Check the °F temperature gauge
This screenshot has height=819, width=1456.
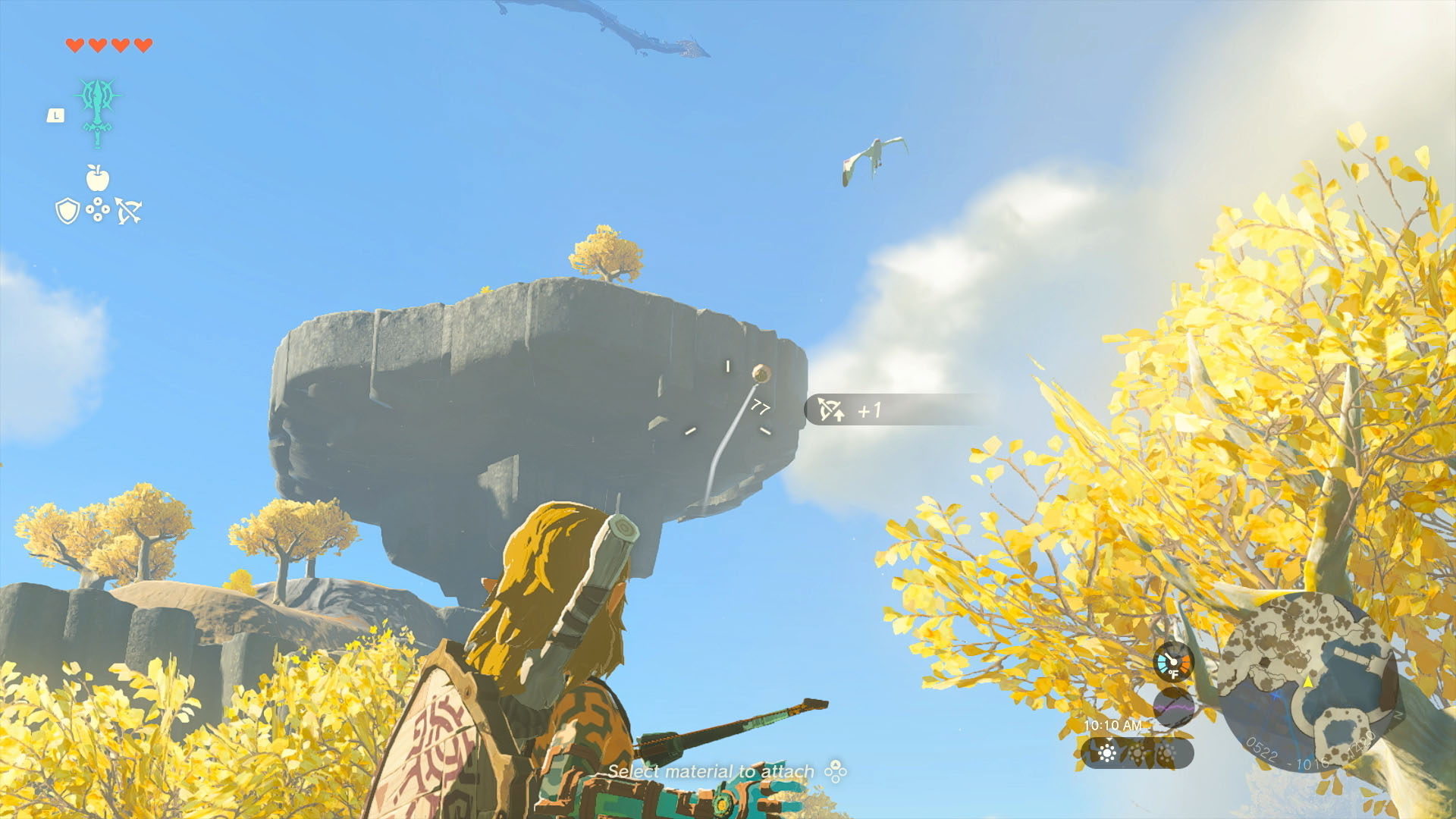1173,662
